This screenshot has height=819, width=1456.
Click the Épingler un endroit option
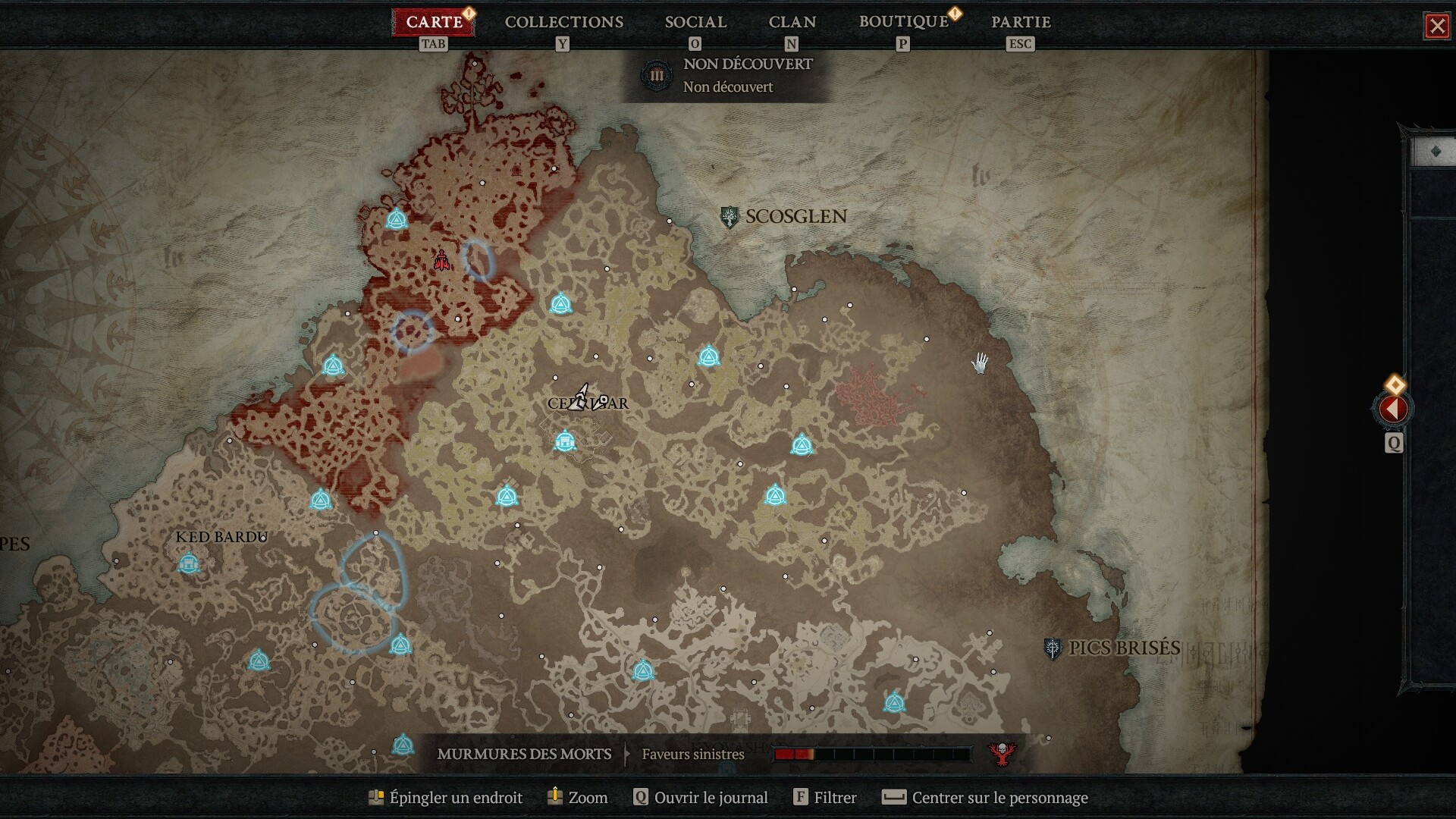(x=446, y=798)
